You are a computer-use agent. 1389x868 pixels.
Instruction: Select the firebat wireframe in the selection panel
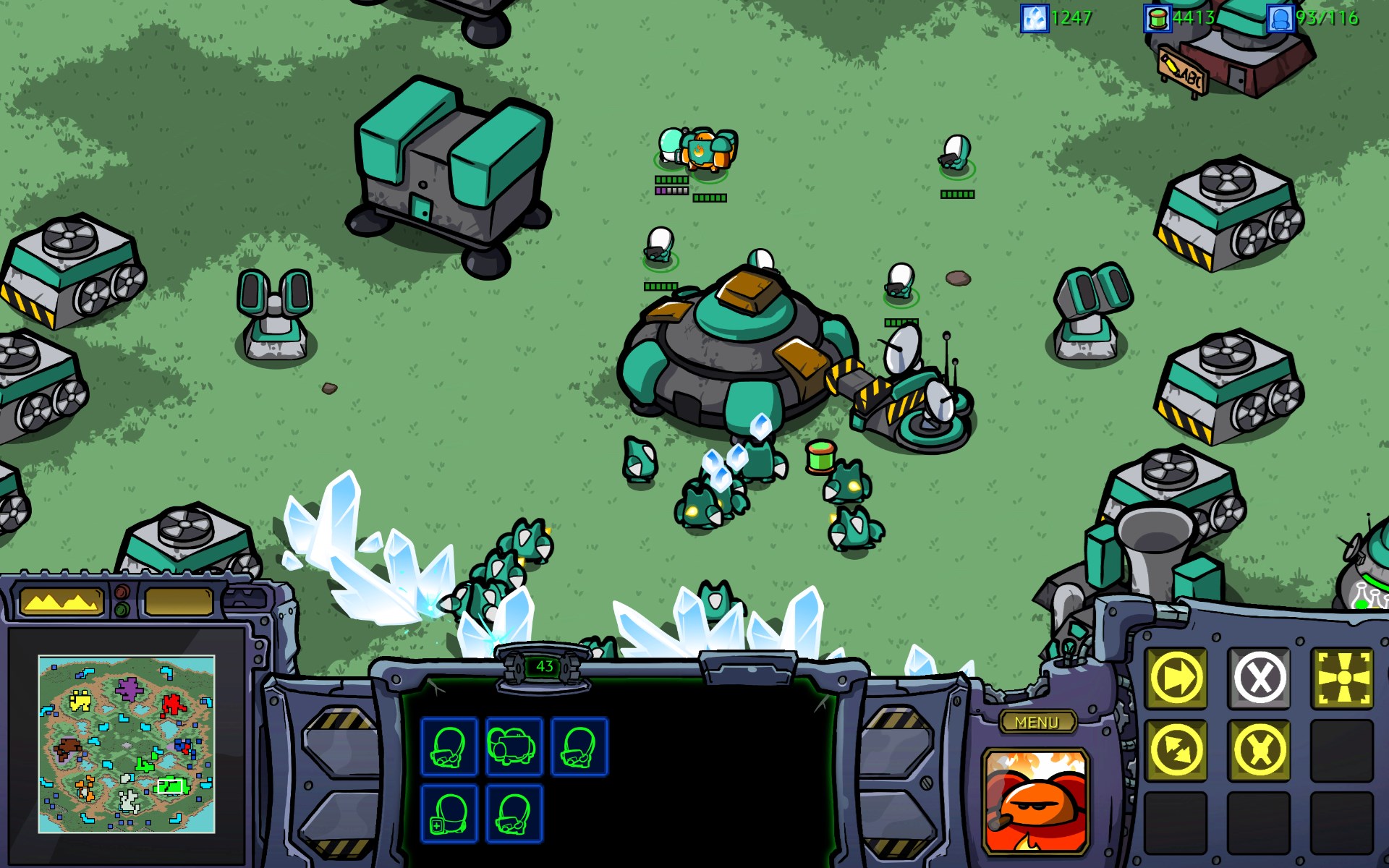[514, 747]
